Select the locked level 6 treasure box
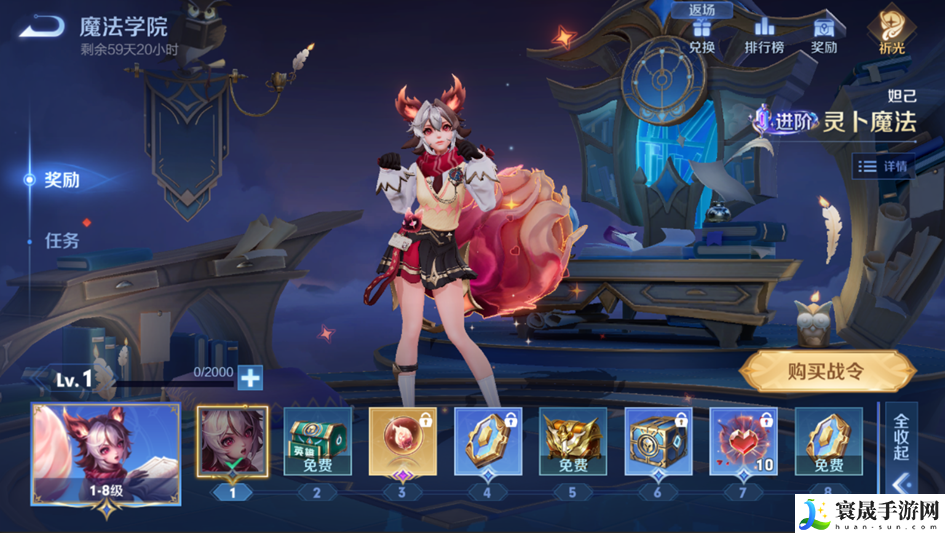Screen dimensions: 945x533 tap(658, 441)
